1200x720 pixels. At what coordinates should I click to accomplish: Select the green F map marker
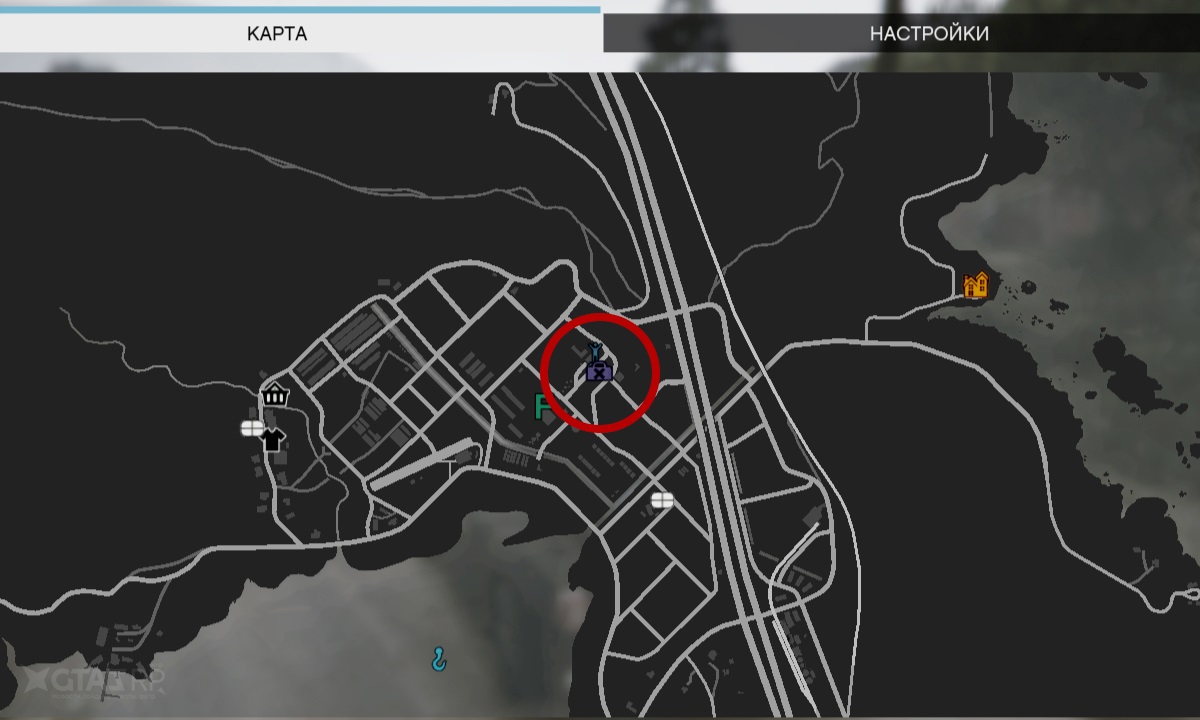[x=545, y=406]
